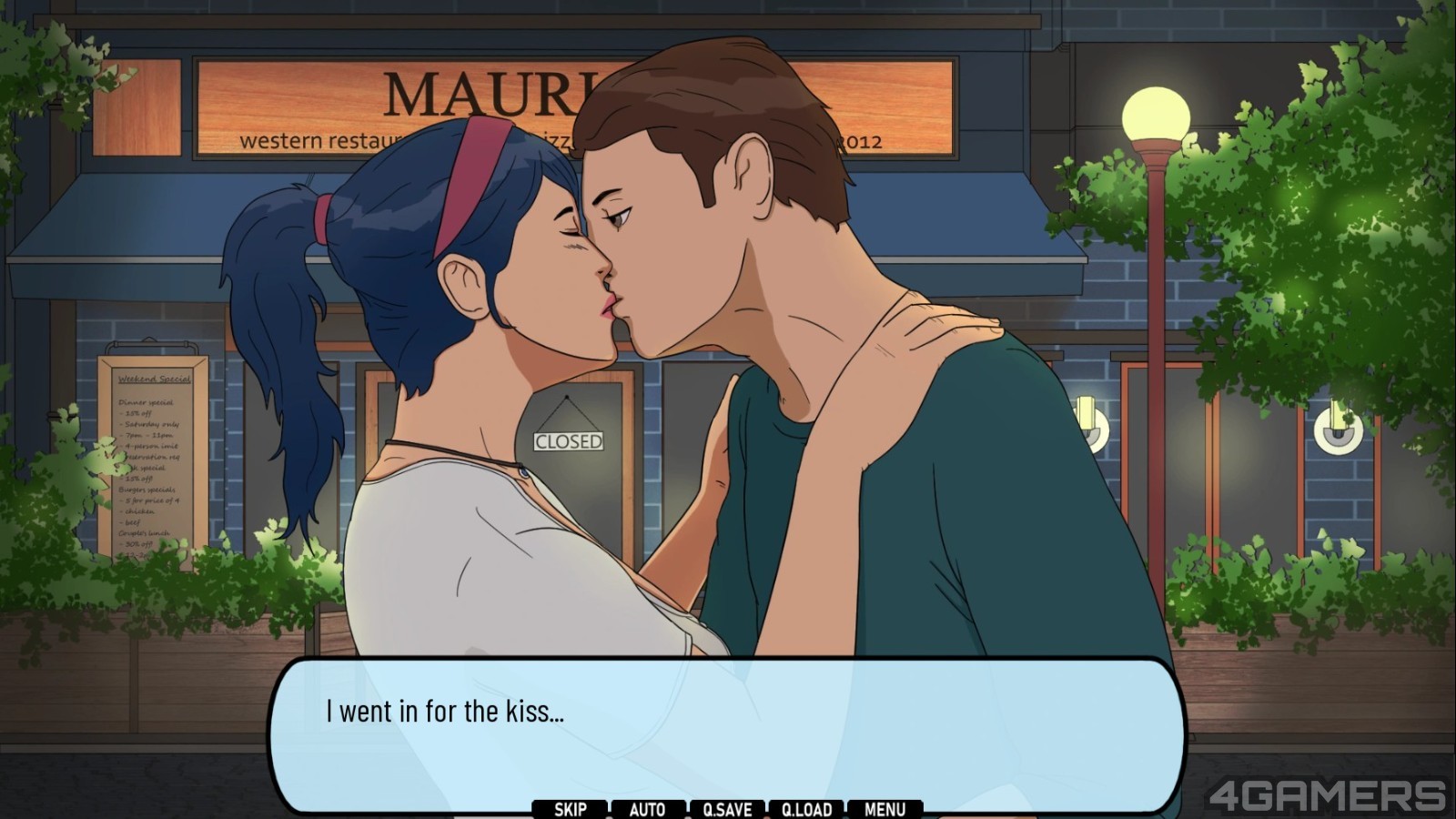This screenshot has width=1456, height=819.
Task: Click the SKIP button
Action: click(x=571, y=809)
